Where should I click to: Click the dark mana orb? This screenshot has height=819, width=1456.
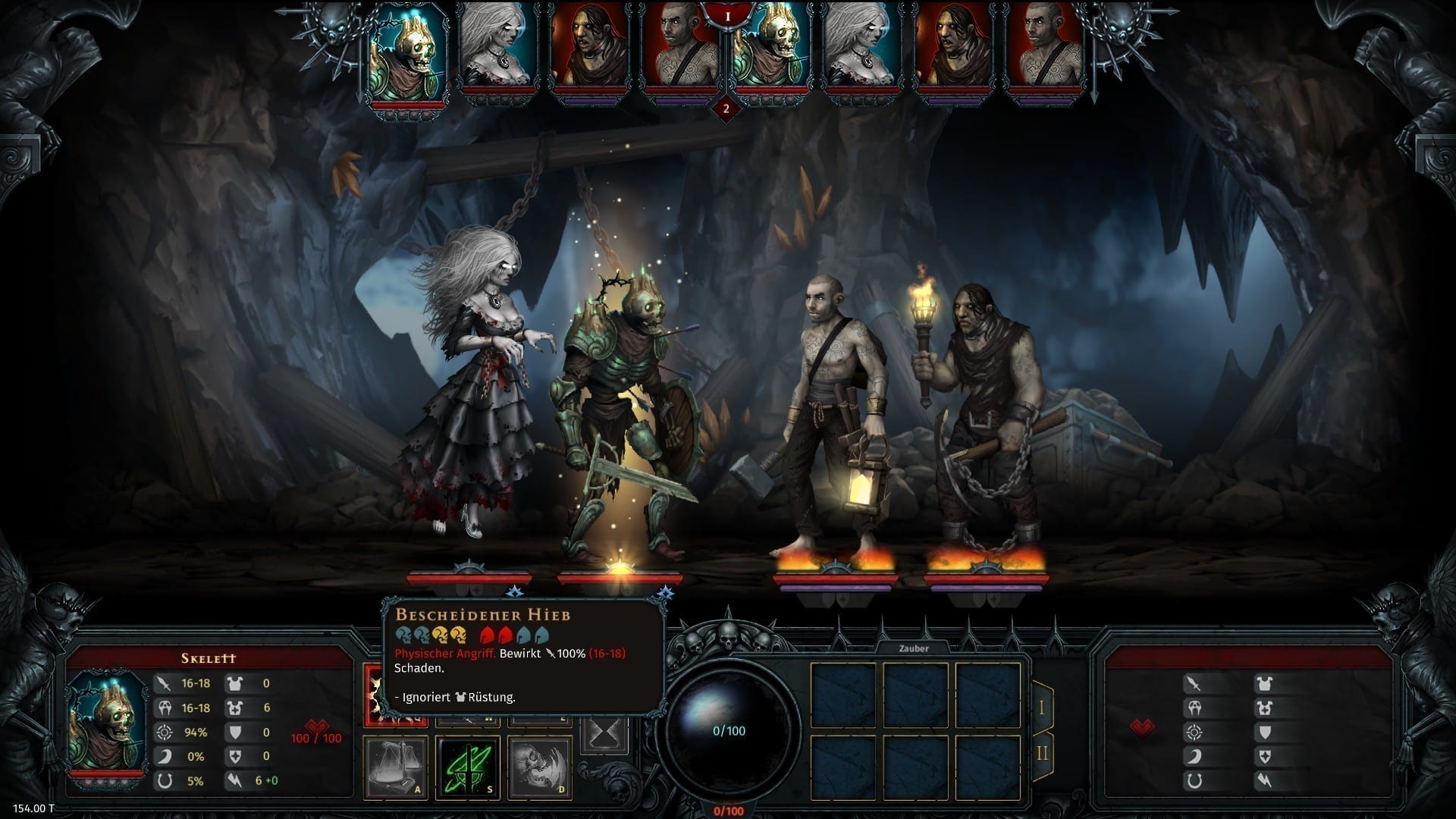click(x=728, y=730)
